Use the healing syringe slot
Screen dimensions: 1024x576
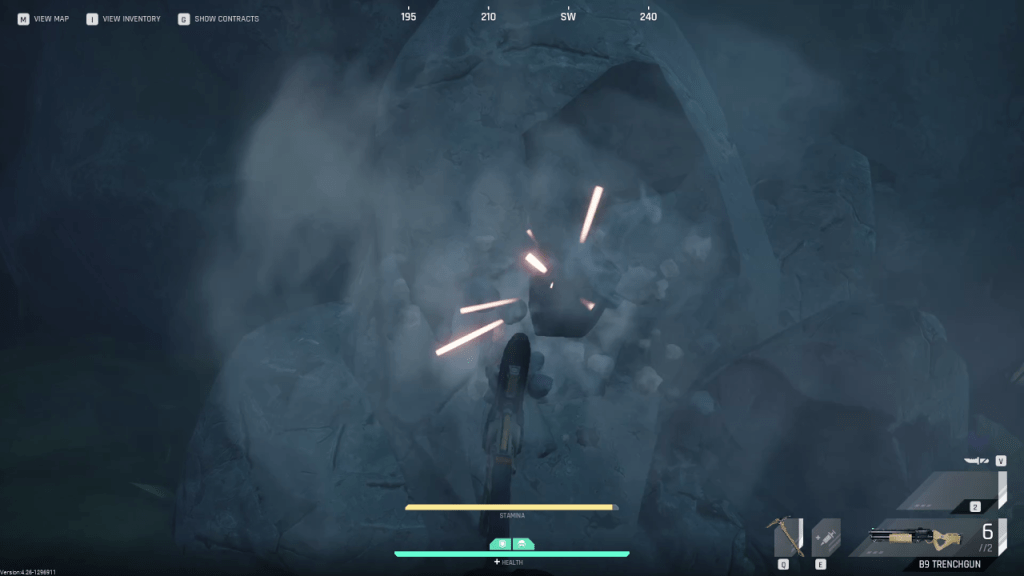[826, 537]
